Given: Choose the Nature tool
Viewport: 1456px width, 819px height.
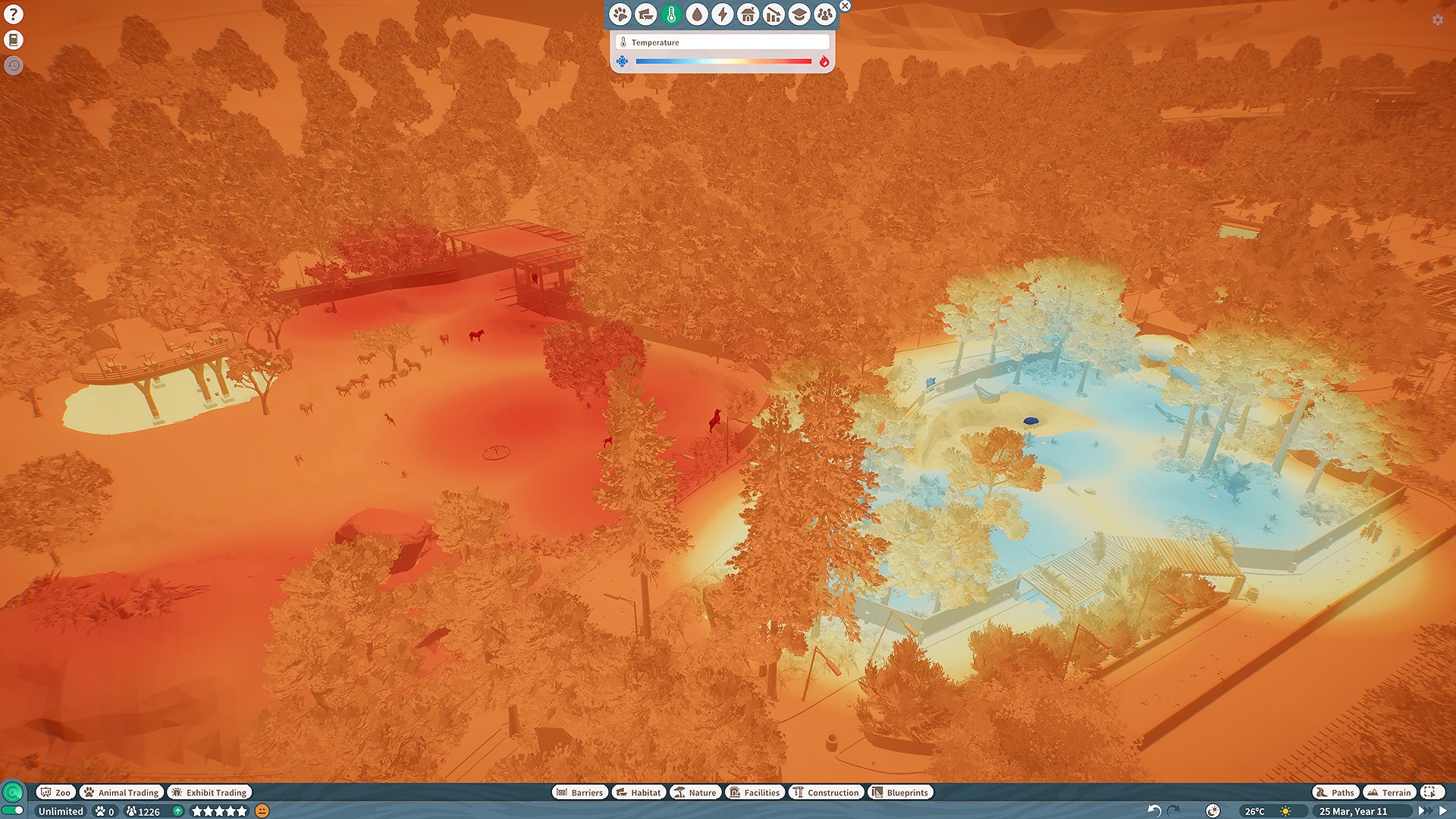Looking at the screenshot, I should tap(695, 792).
